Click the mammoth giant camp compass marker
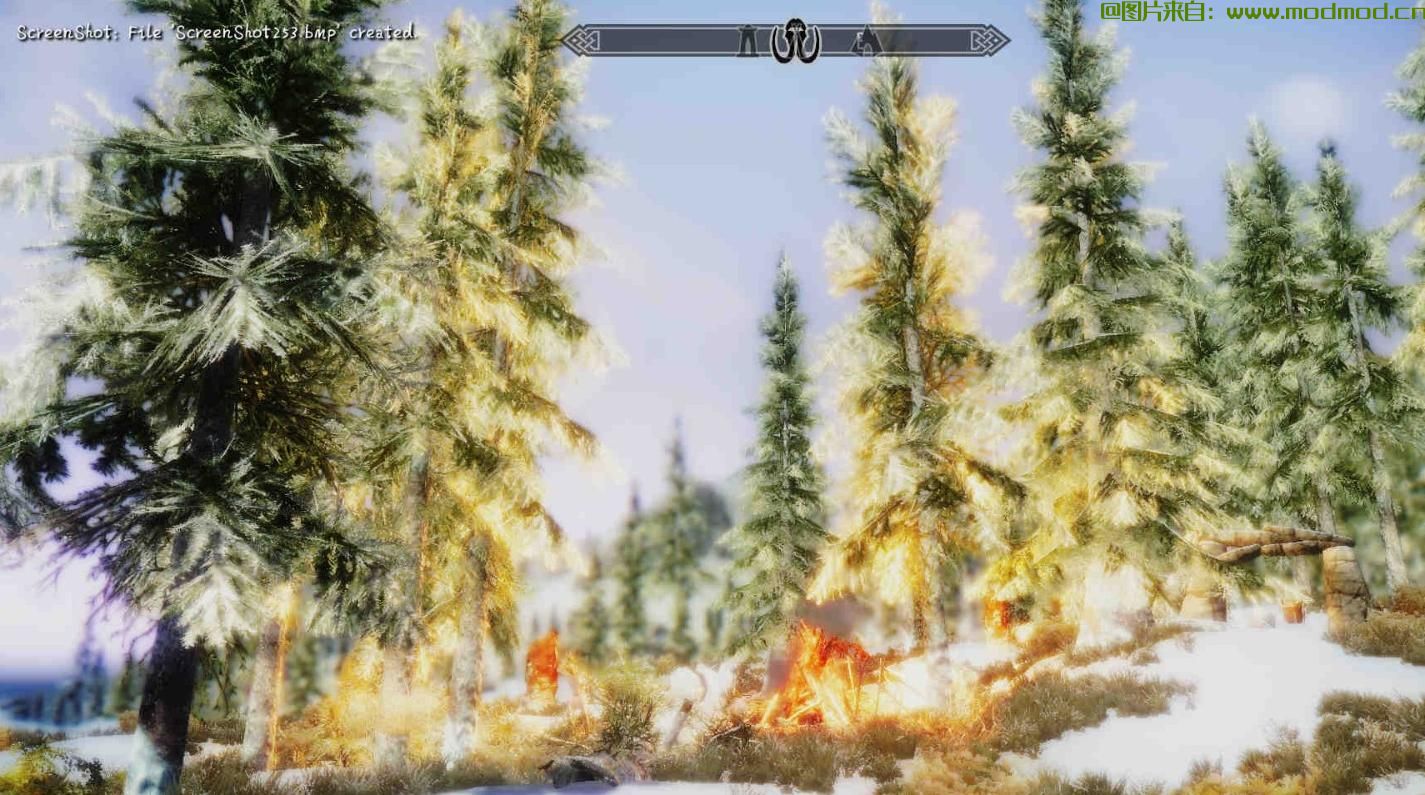 coord(795,41)
